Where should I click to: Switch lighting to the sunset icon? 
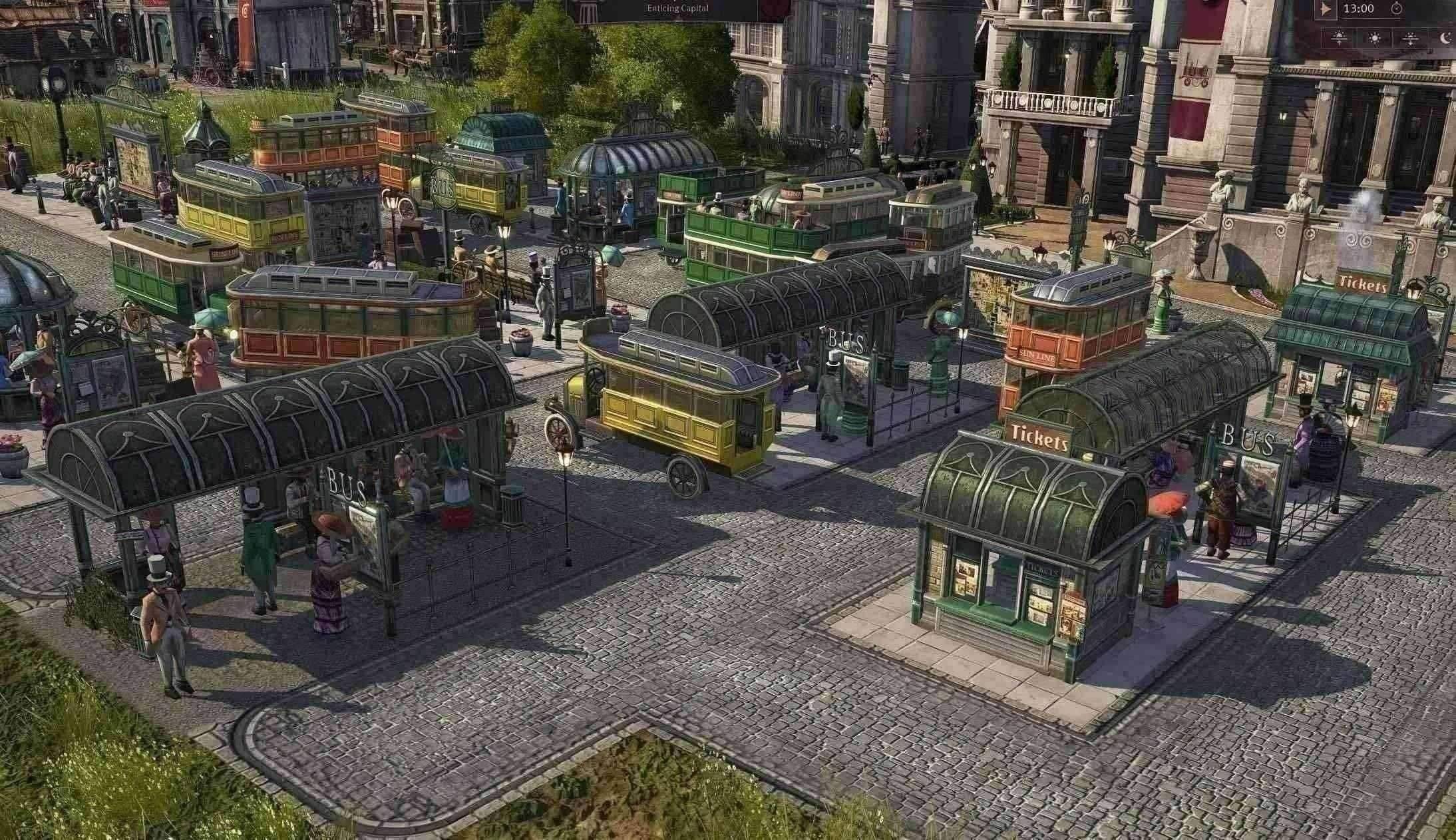1410,38
